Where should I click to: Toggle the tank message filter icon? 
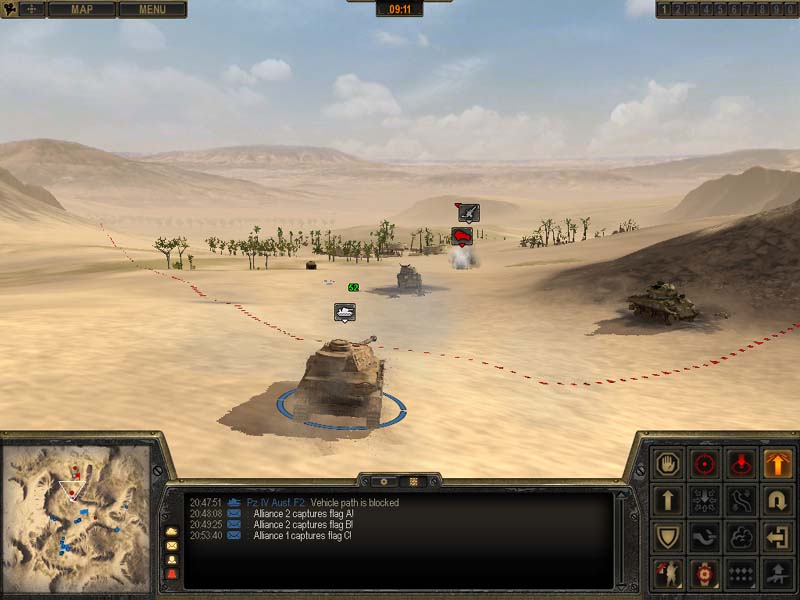click(171, 530)
